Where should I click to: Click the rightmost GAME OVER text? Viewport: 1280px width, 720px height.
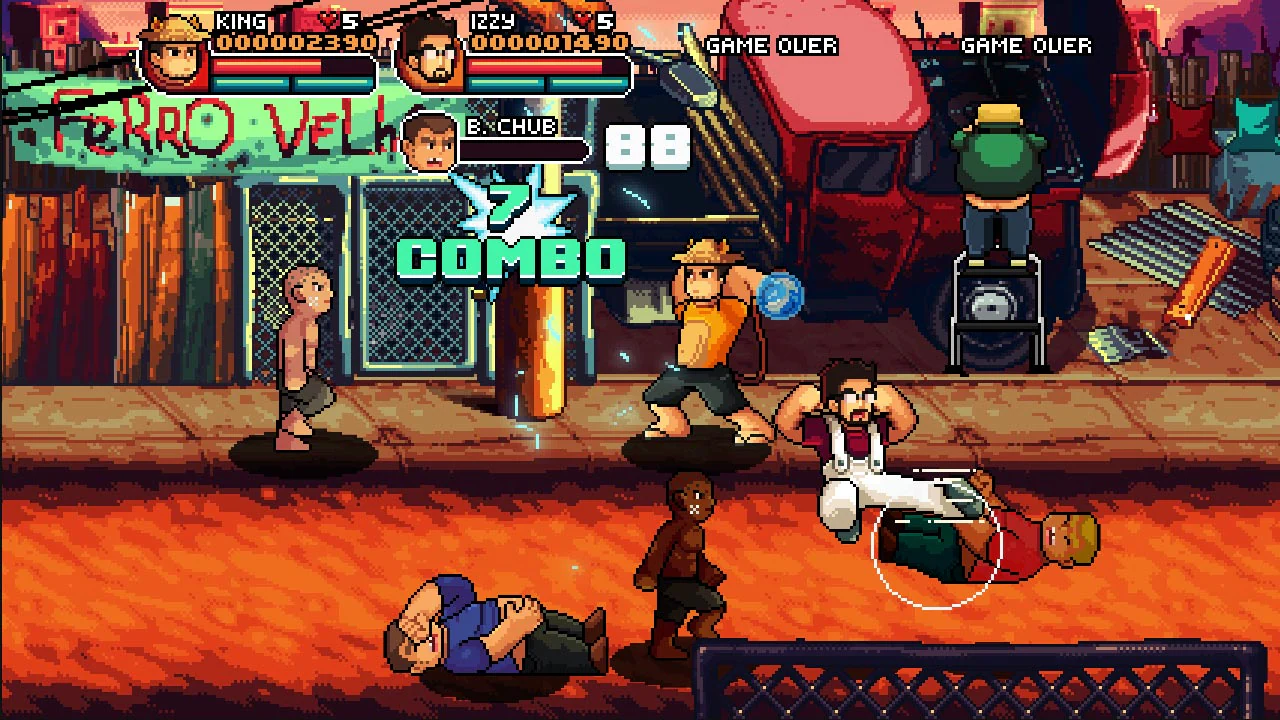point(1025,45)
